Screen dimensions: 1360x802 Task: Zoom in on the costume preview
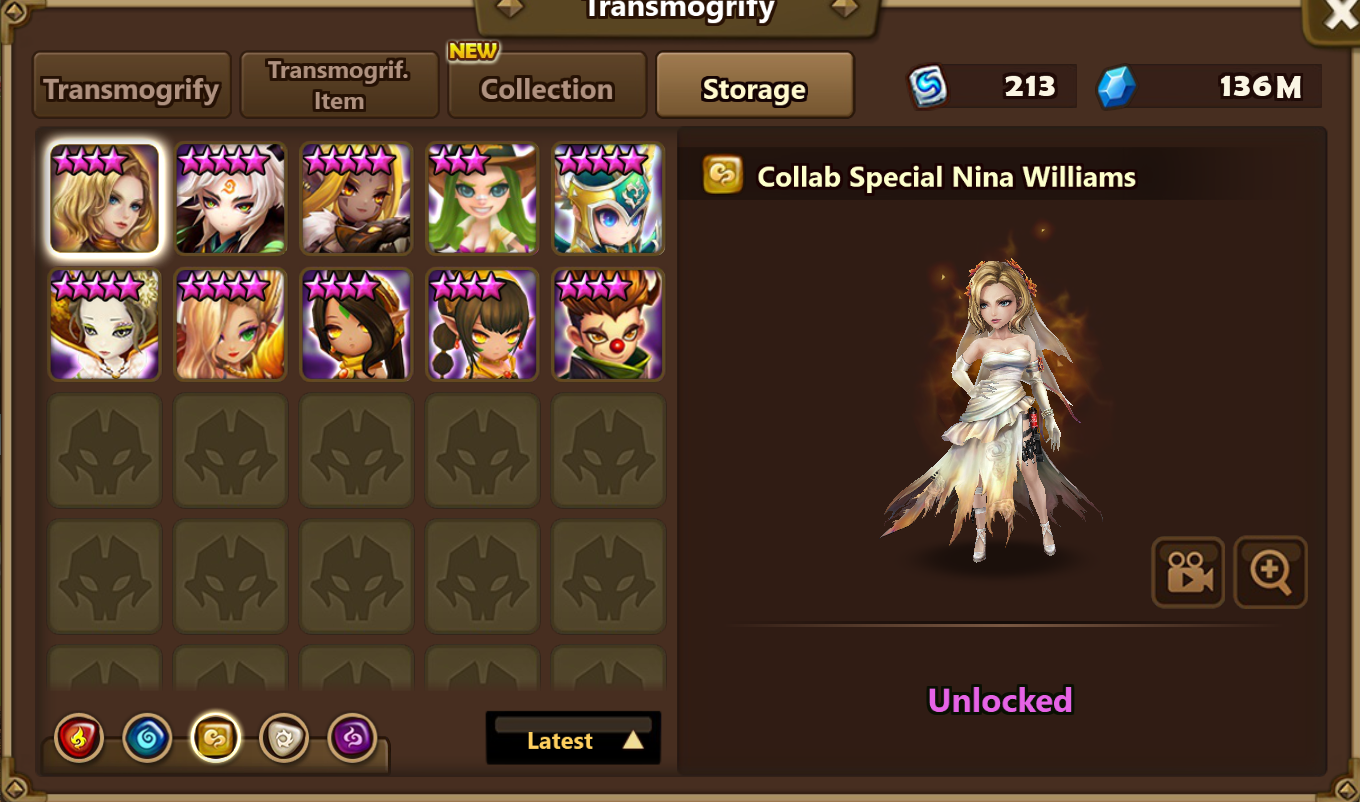tap(1270, 573)
